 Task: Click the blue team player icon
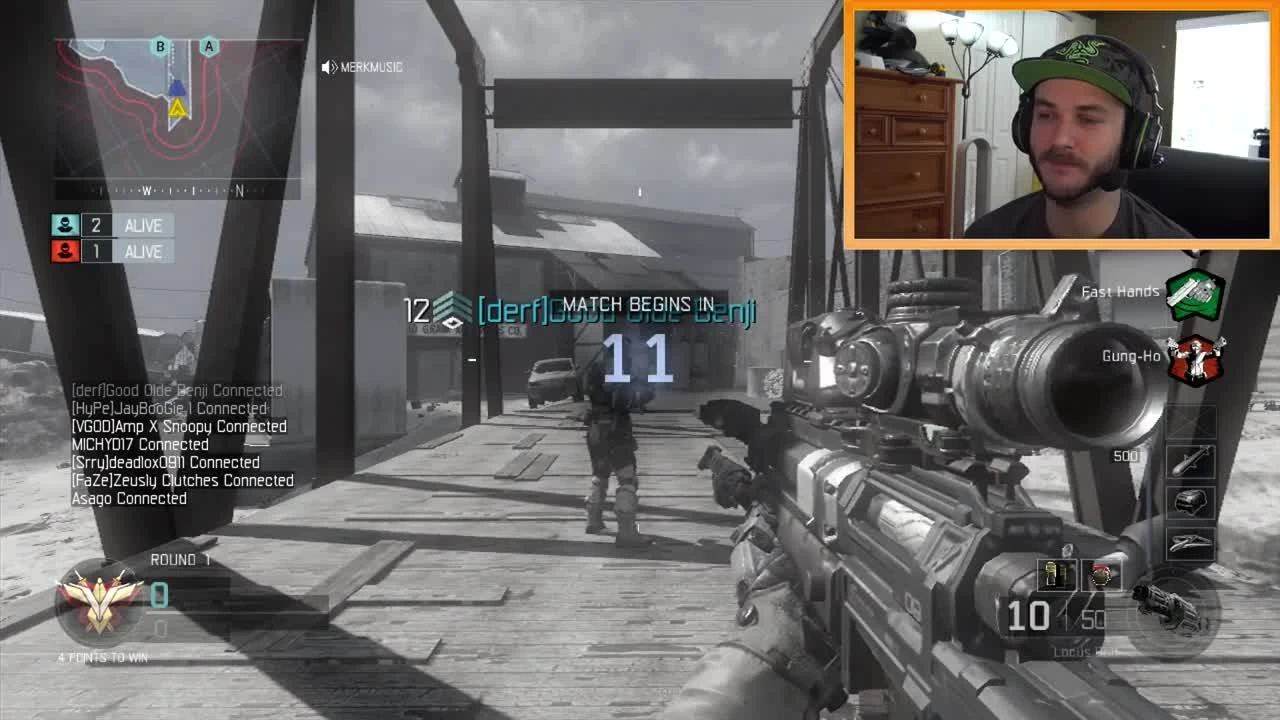pyautogui.click(x=64, y=225)
